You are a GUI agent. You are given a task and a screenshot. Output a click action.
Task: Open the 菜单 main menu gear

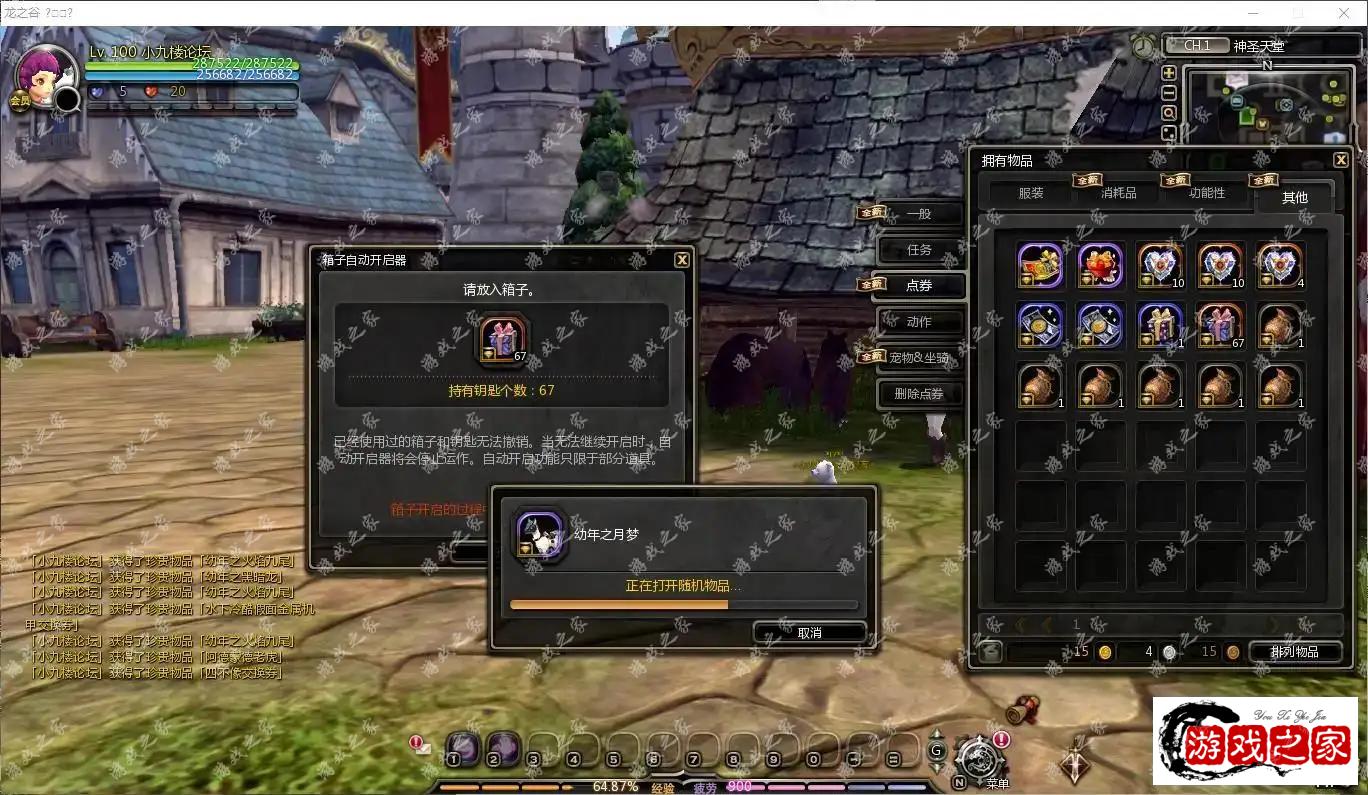point(975,759)
